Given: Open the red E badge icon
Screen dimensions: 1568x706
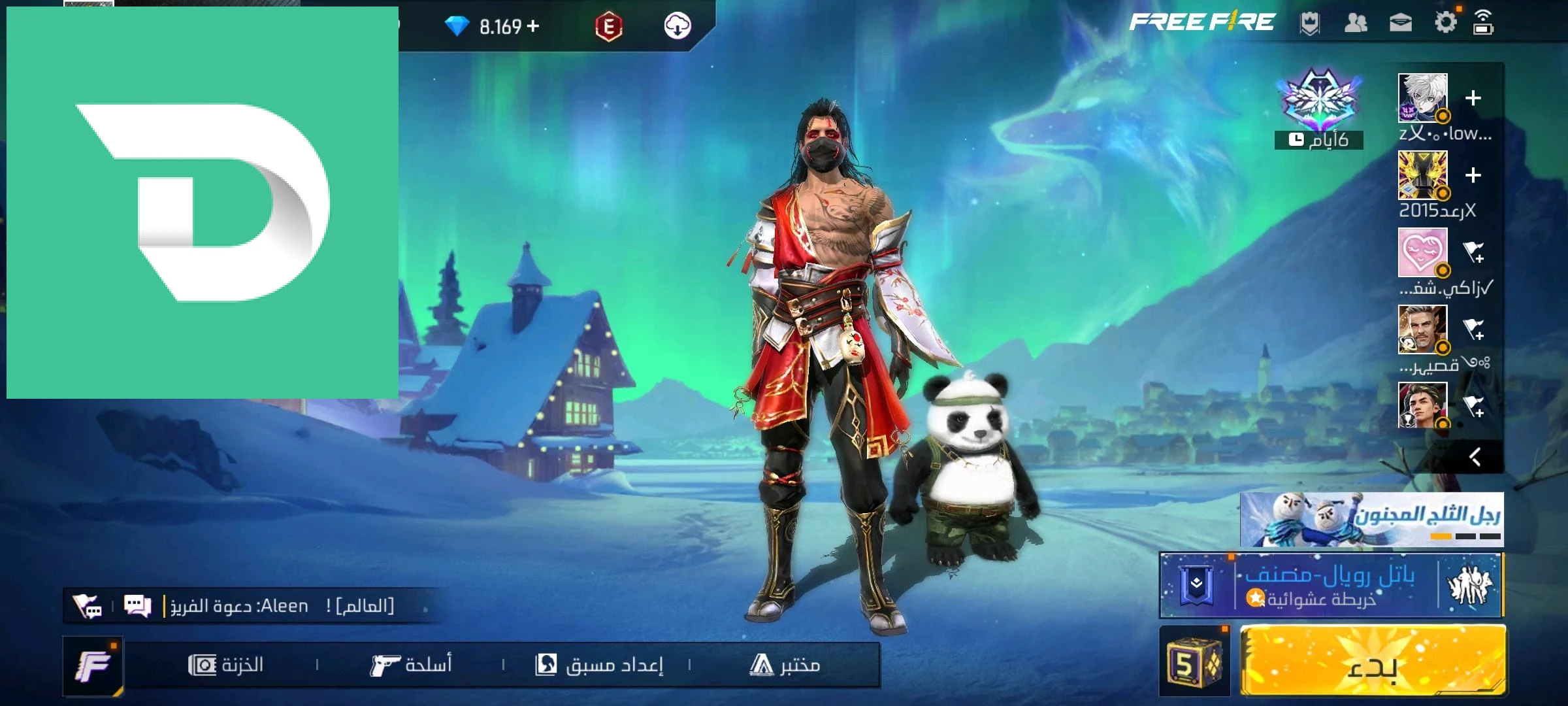Looking at the screenshot, I should click(608, 27).
